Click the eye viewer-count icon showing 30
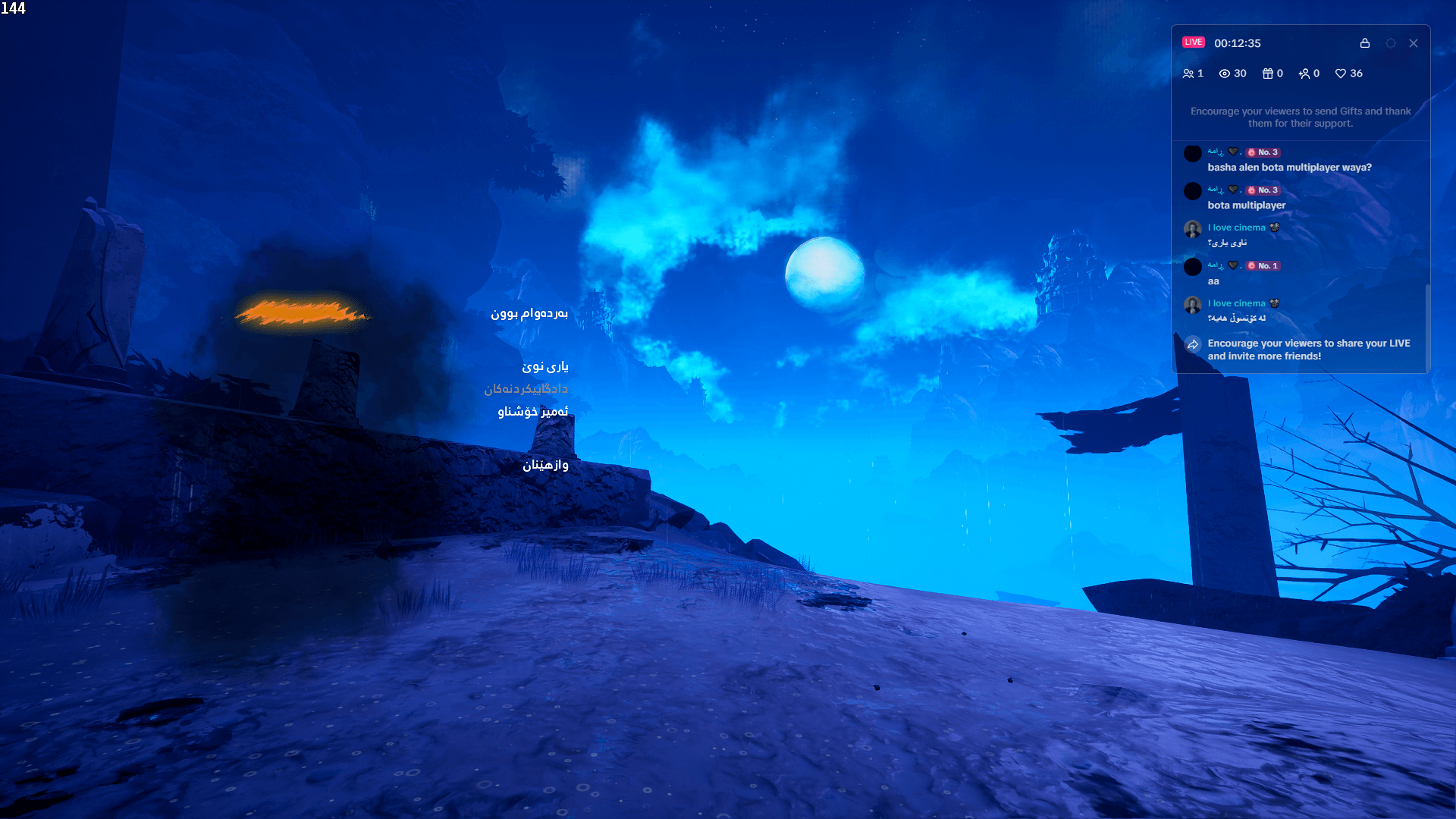Viewport: 1456px width, 819px height. point(1224,74)
